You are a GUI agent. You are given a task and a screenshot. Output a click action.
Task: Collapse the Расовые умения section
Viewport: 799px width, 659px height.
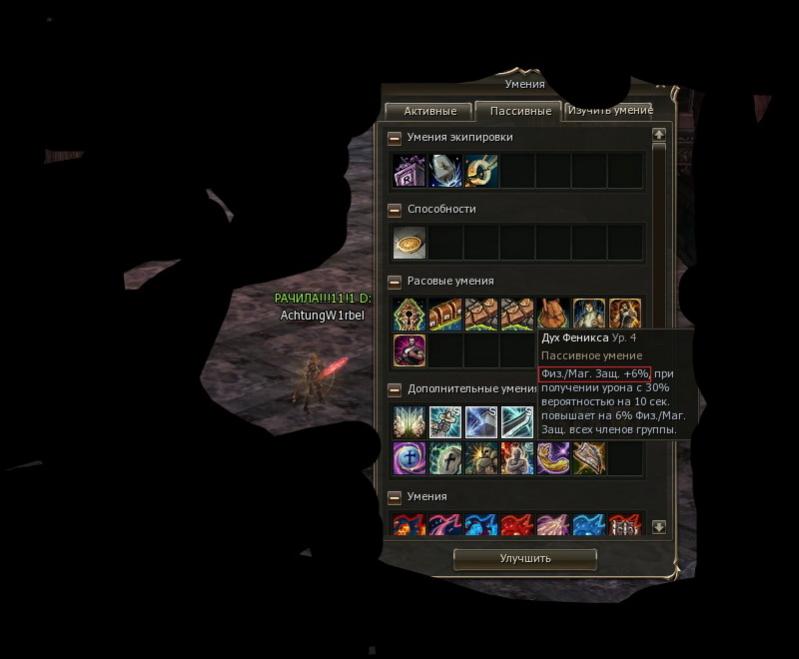(x=395, y=282)
